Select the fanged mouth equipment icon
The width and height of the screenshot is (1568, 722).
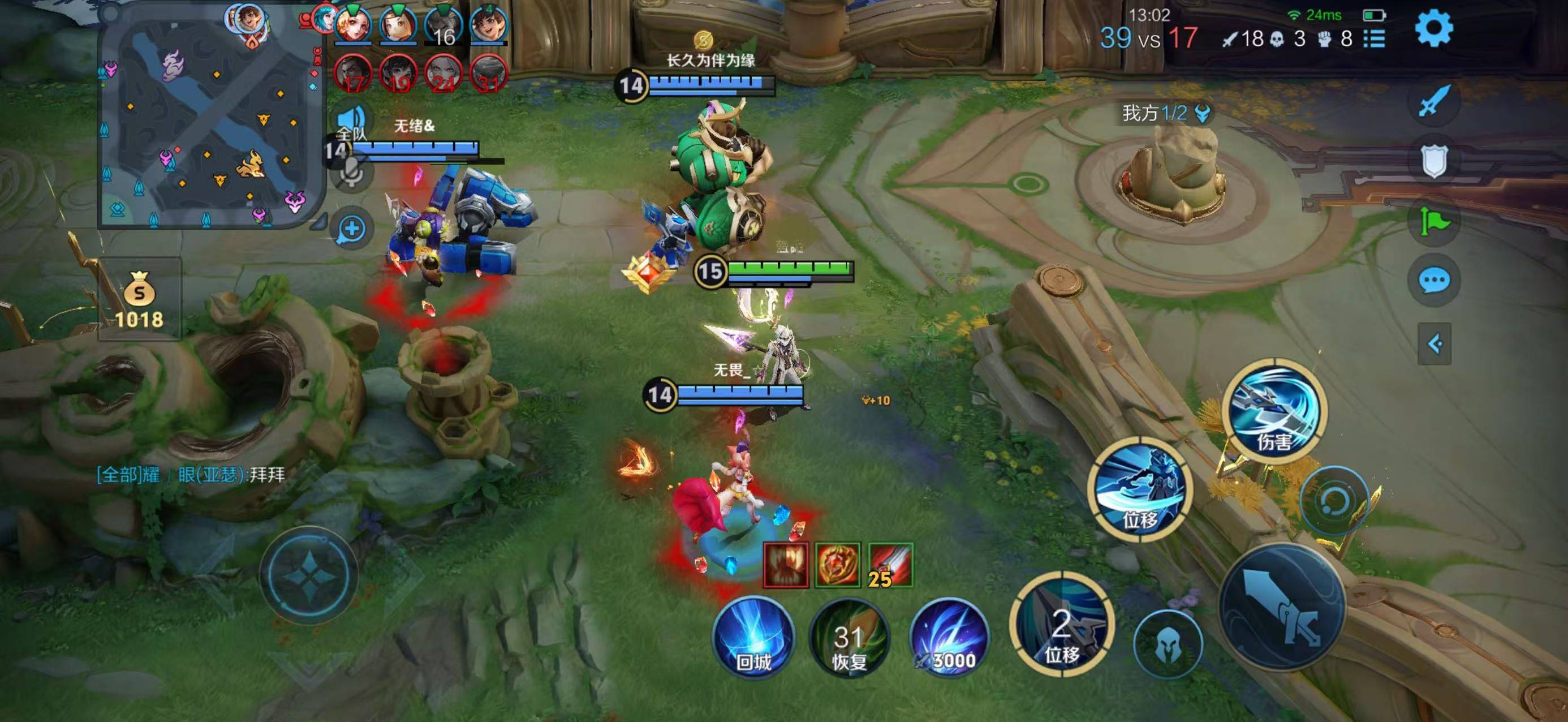pyautogui.click(x=786, y=565)
